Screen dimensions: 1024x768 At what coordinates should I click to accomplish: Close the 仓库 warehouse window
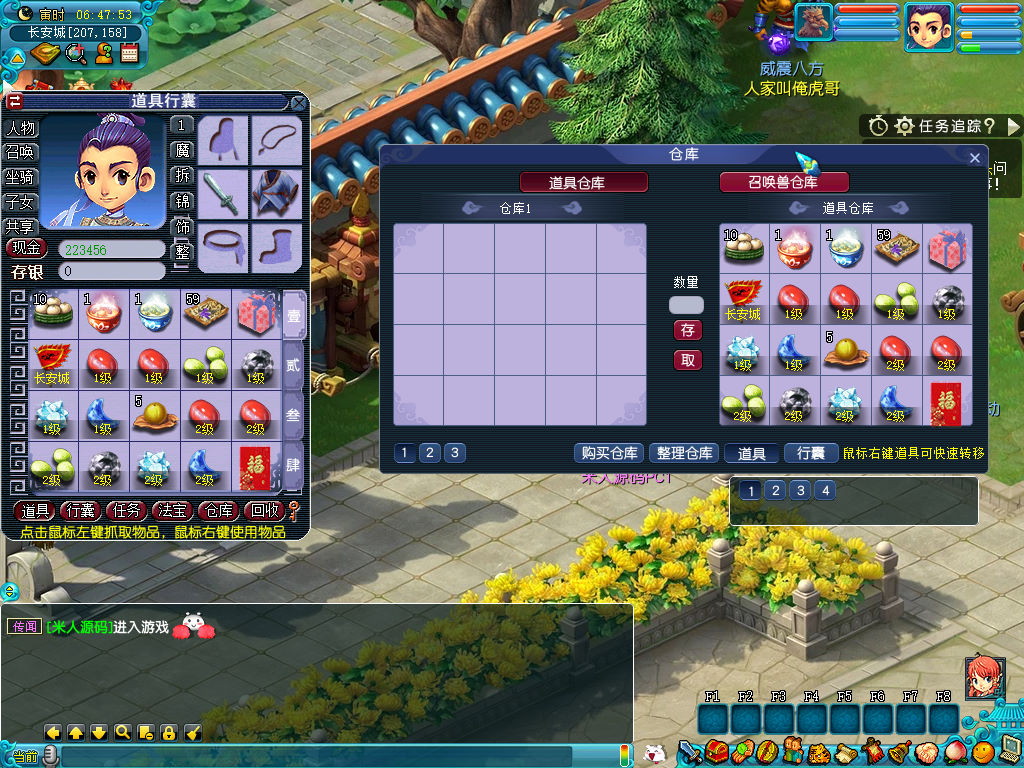click(975, 157)
